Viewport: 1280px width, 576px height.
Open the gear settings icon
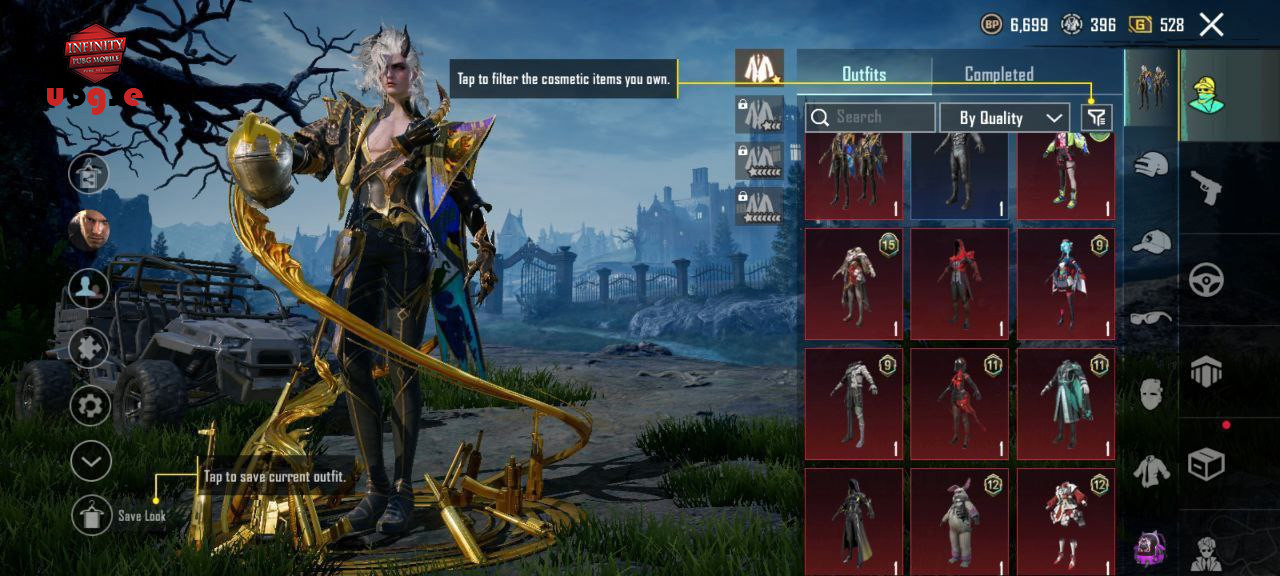tap(90, 406)
